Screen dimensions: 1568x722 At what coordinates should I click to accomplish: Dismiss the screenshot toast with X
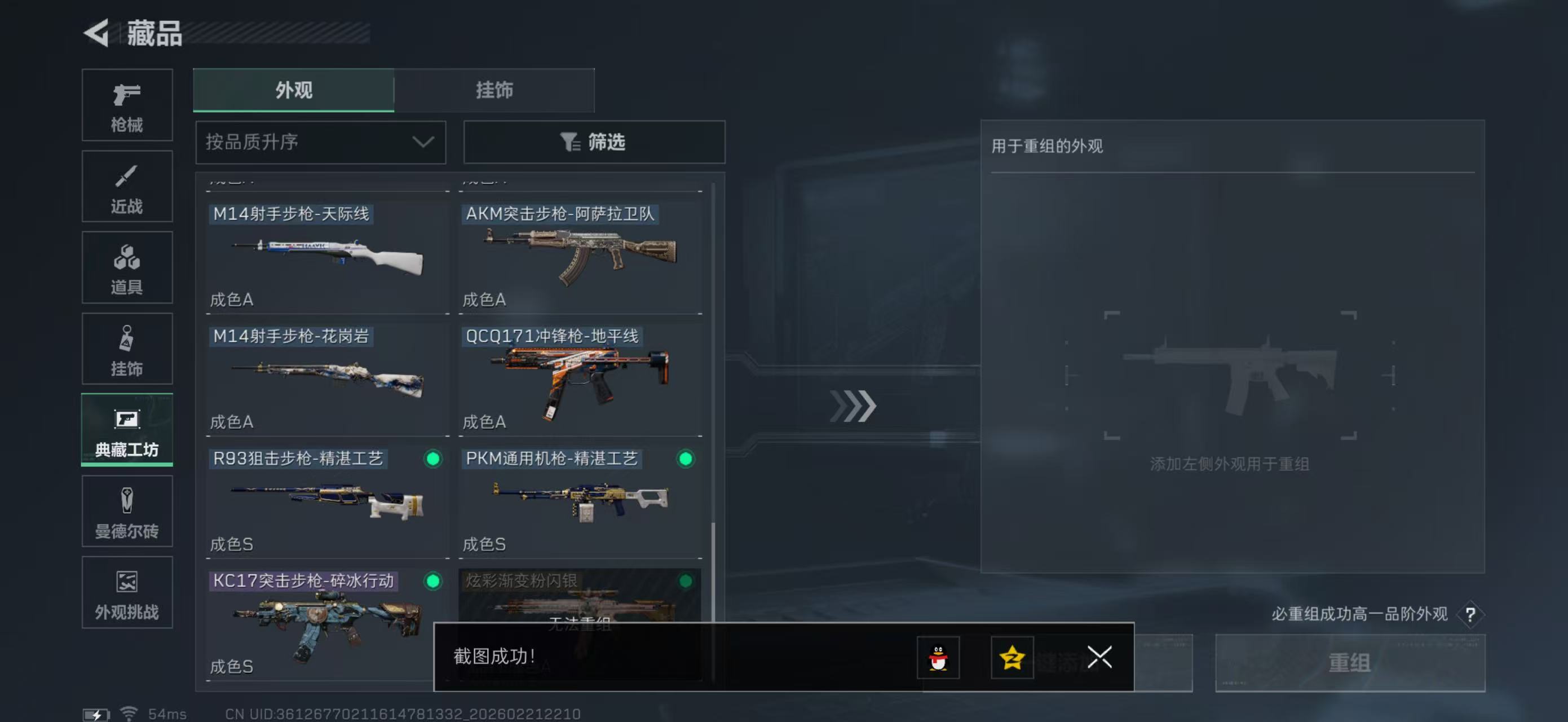[1099, 658]
